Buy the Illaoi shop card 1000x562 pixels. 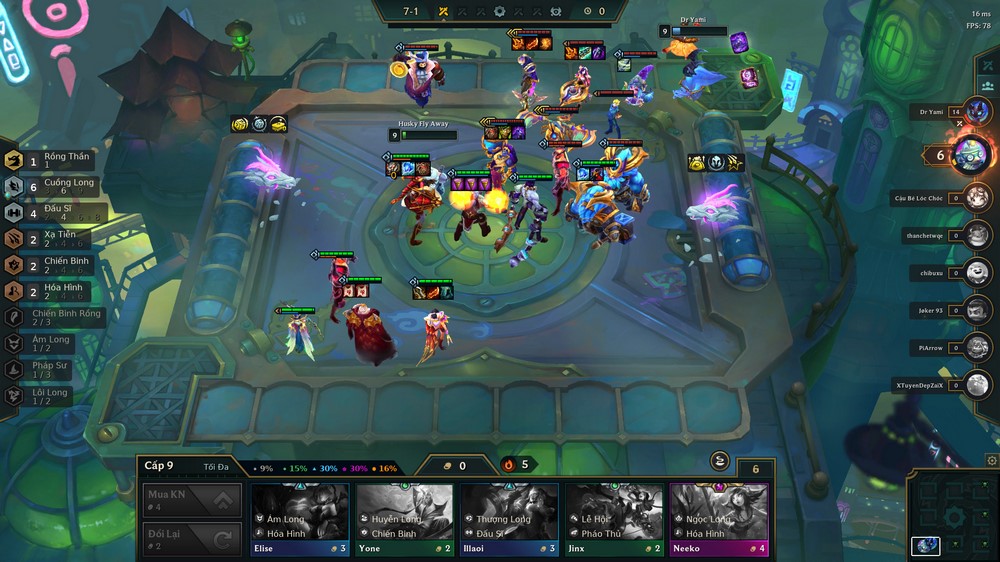click(509, 519)
